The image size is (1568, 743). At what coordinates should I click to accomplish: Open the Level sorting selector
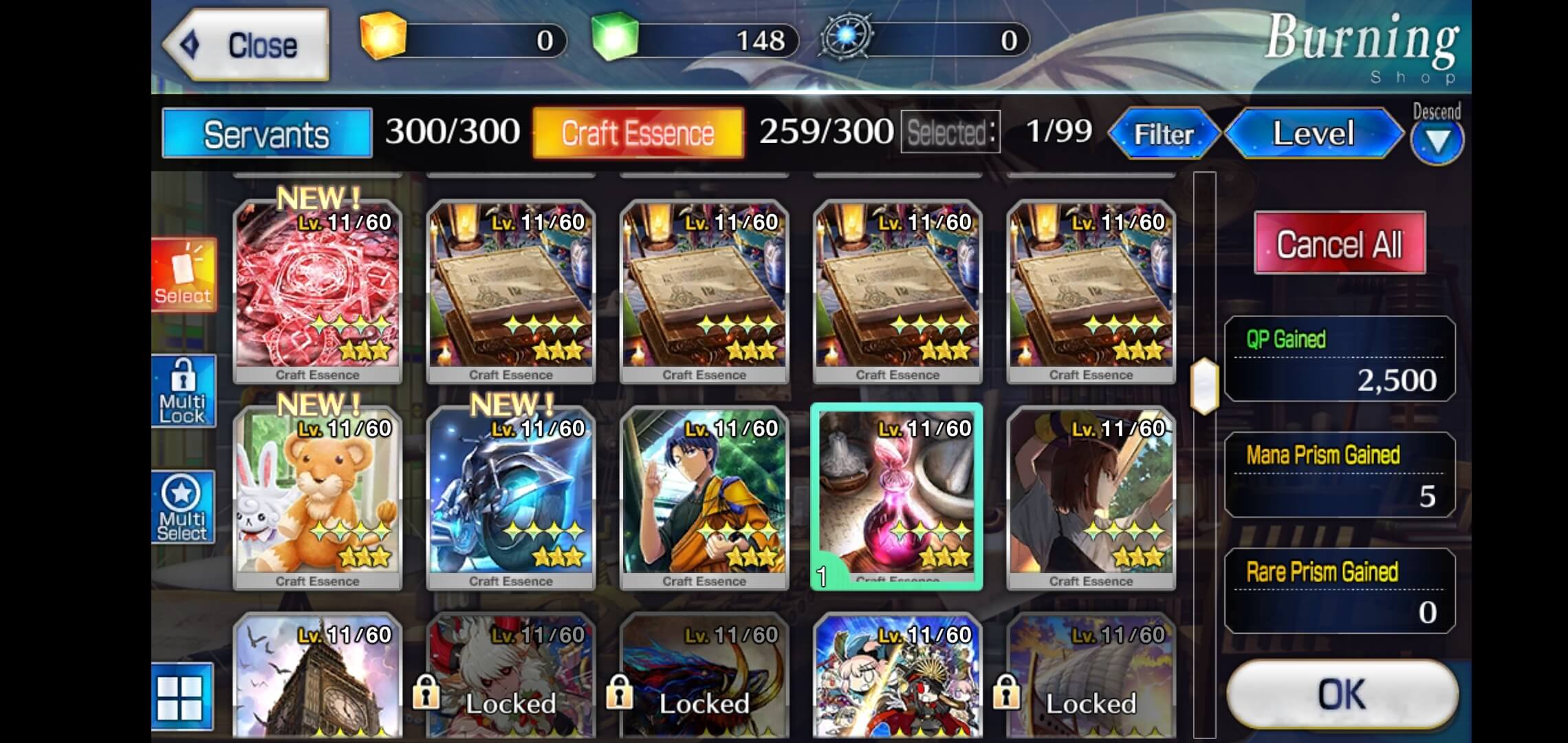pyautogui.click(x=1314, y=133)
